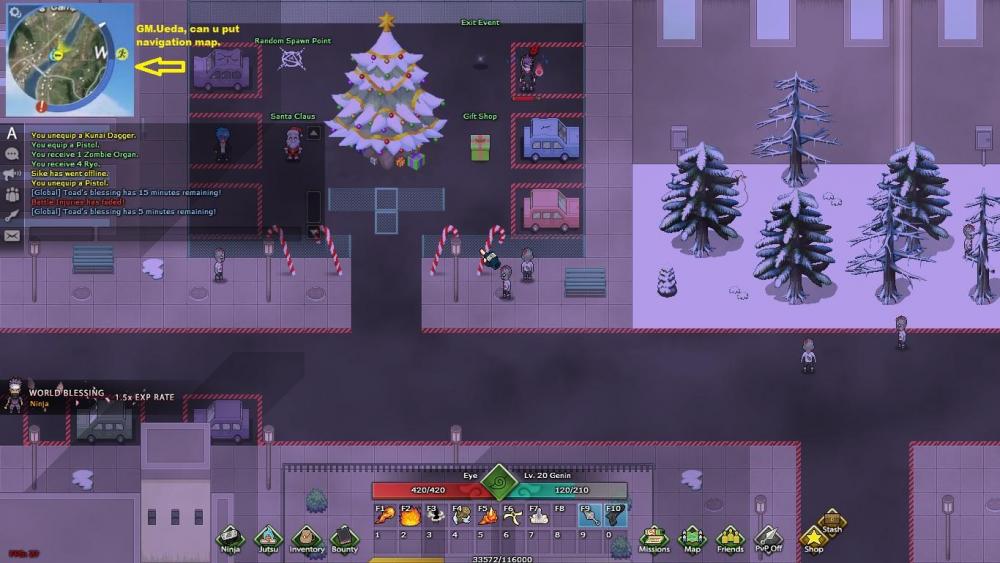Image resolution: width=1000 pixels, height=563 pixels.
Task: Use the F2 large flame jutsu
Action: click(407, 516)
